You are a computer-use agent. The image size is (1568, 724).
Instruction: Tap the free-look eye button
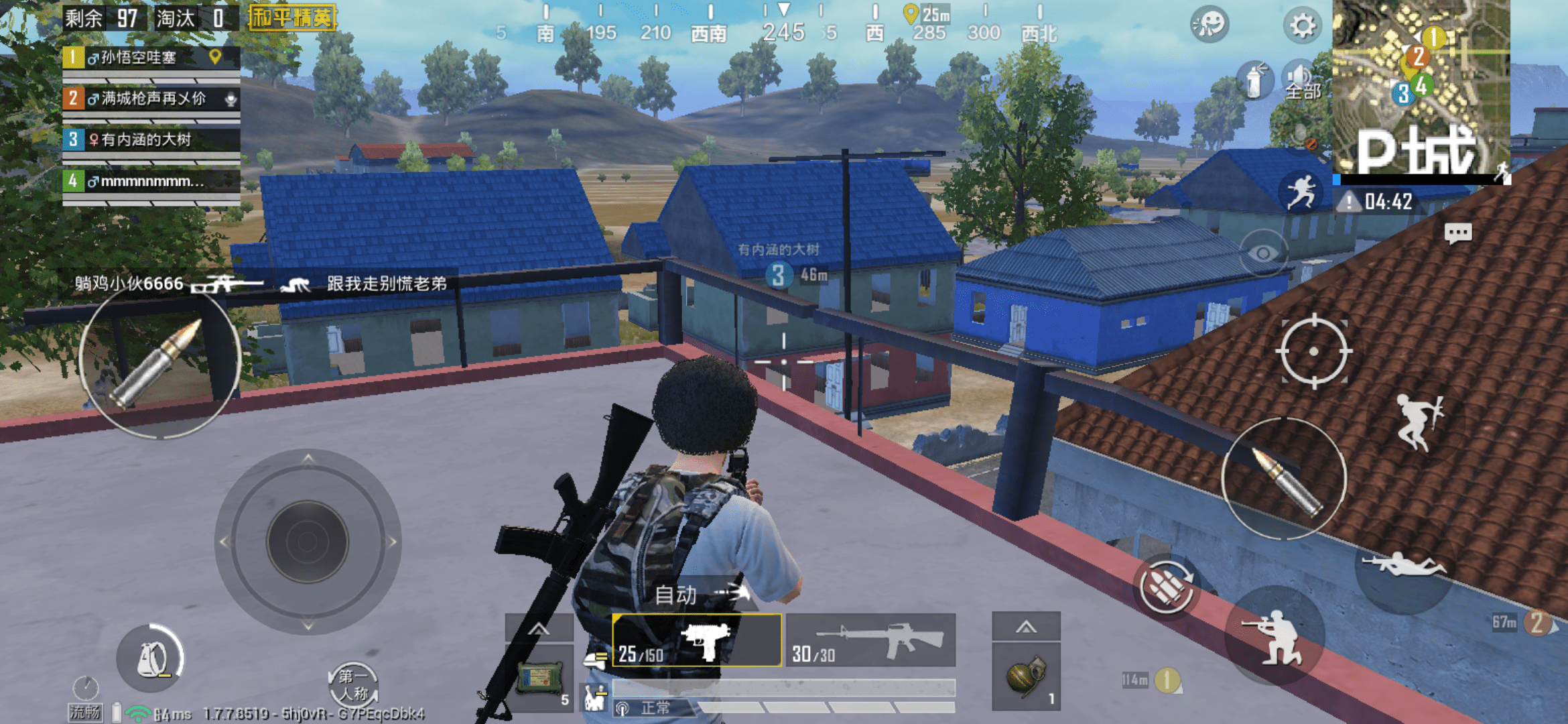click(1263, 253)
